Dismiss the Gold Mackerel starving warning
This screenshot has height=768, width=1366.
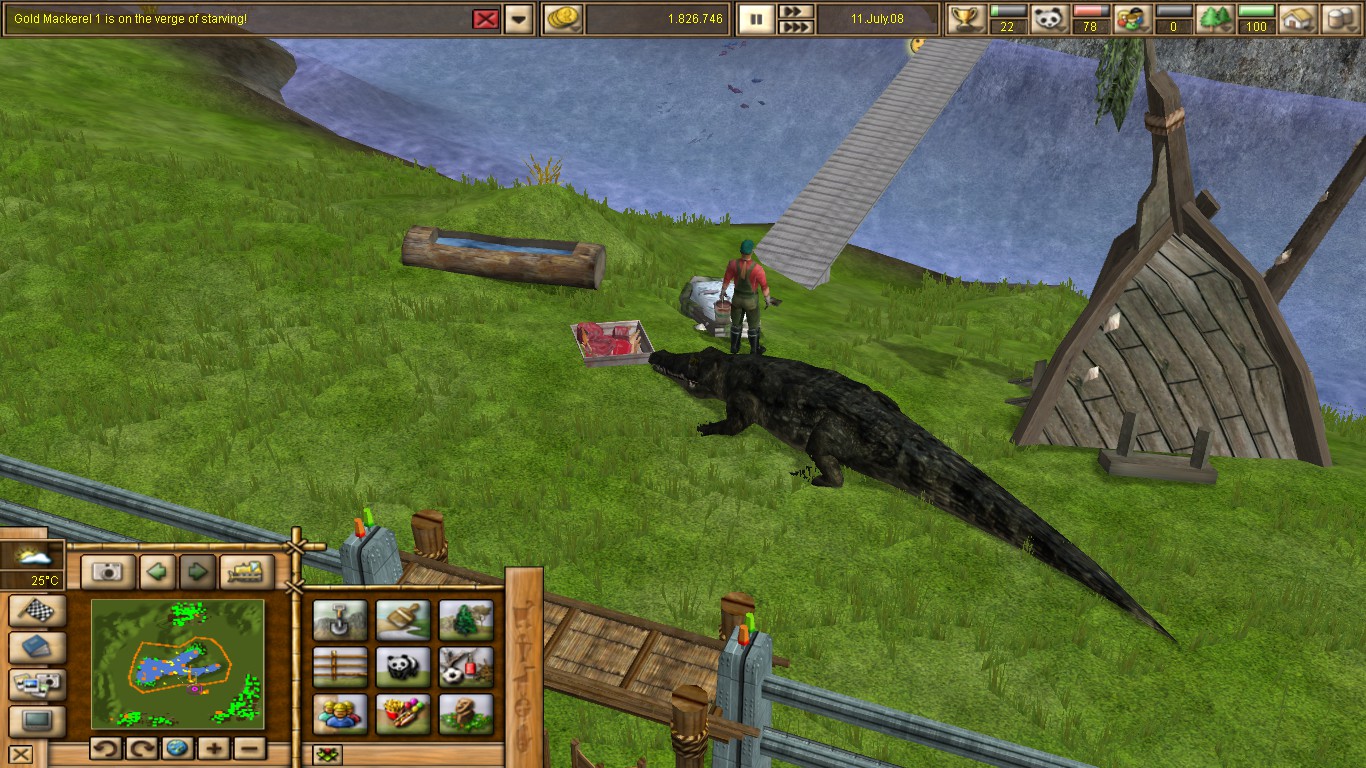coord(486,19)
